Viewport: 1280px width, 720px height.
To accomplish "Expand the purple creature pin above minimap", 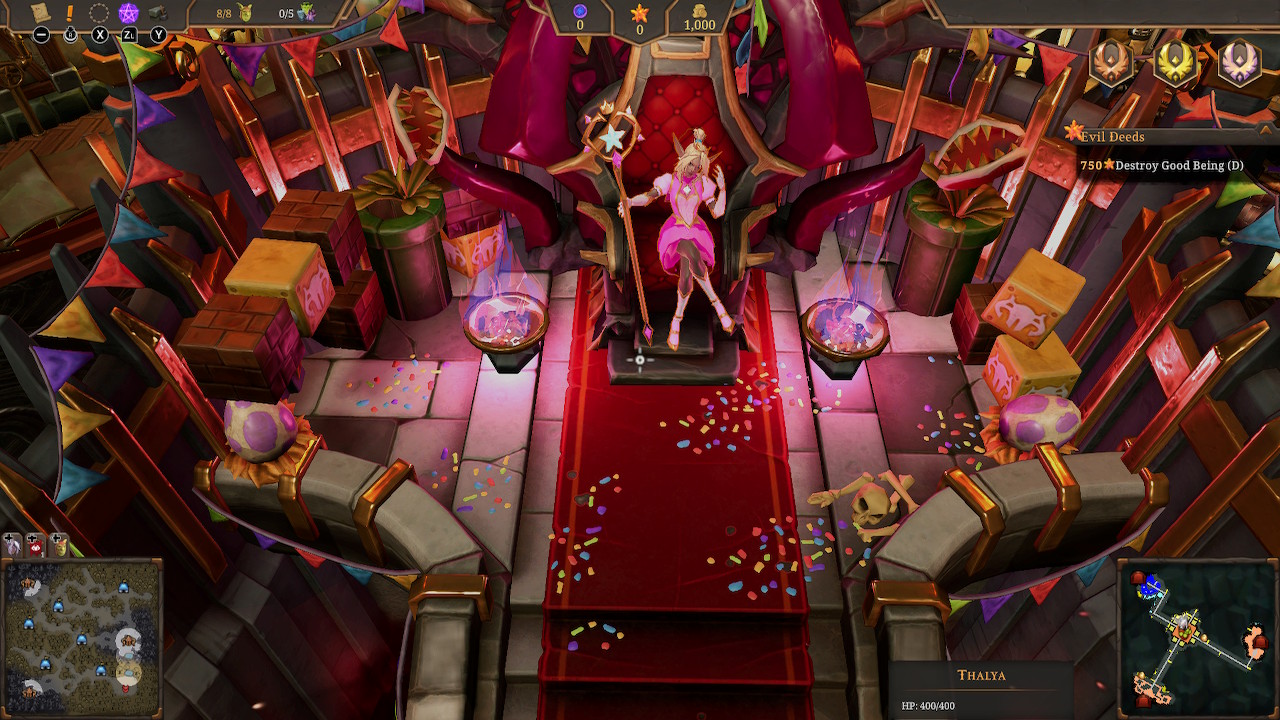I will pos(11,547).
